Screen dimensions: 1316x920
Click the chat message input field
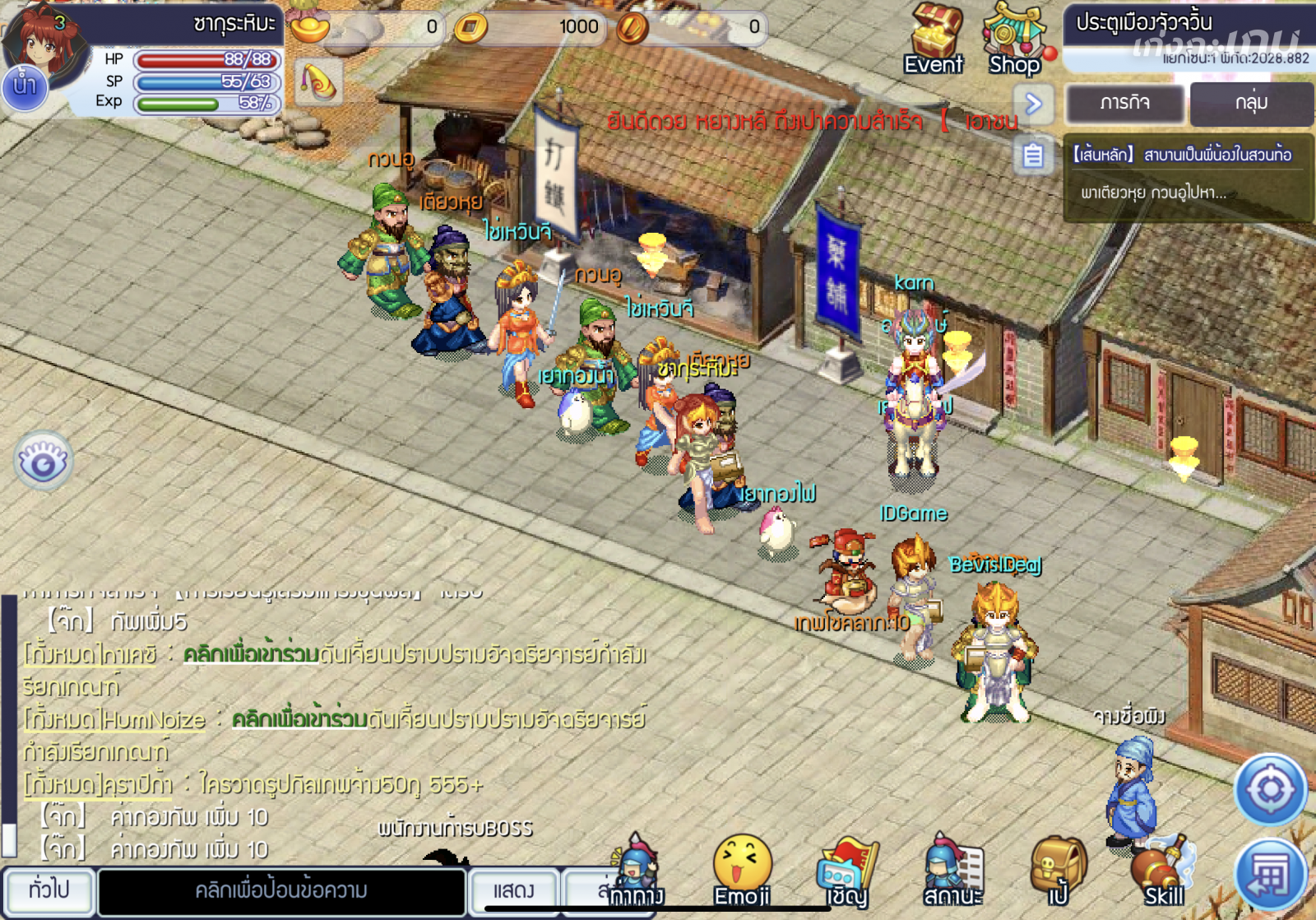[x=281, y=890]
